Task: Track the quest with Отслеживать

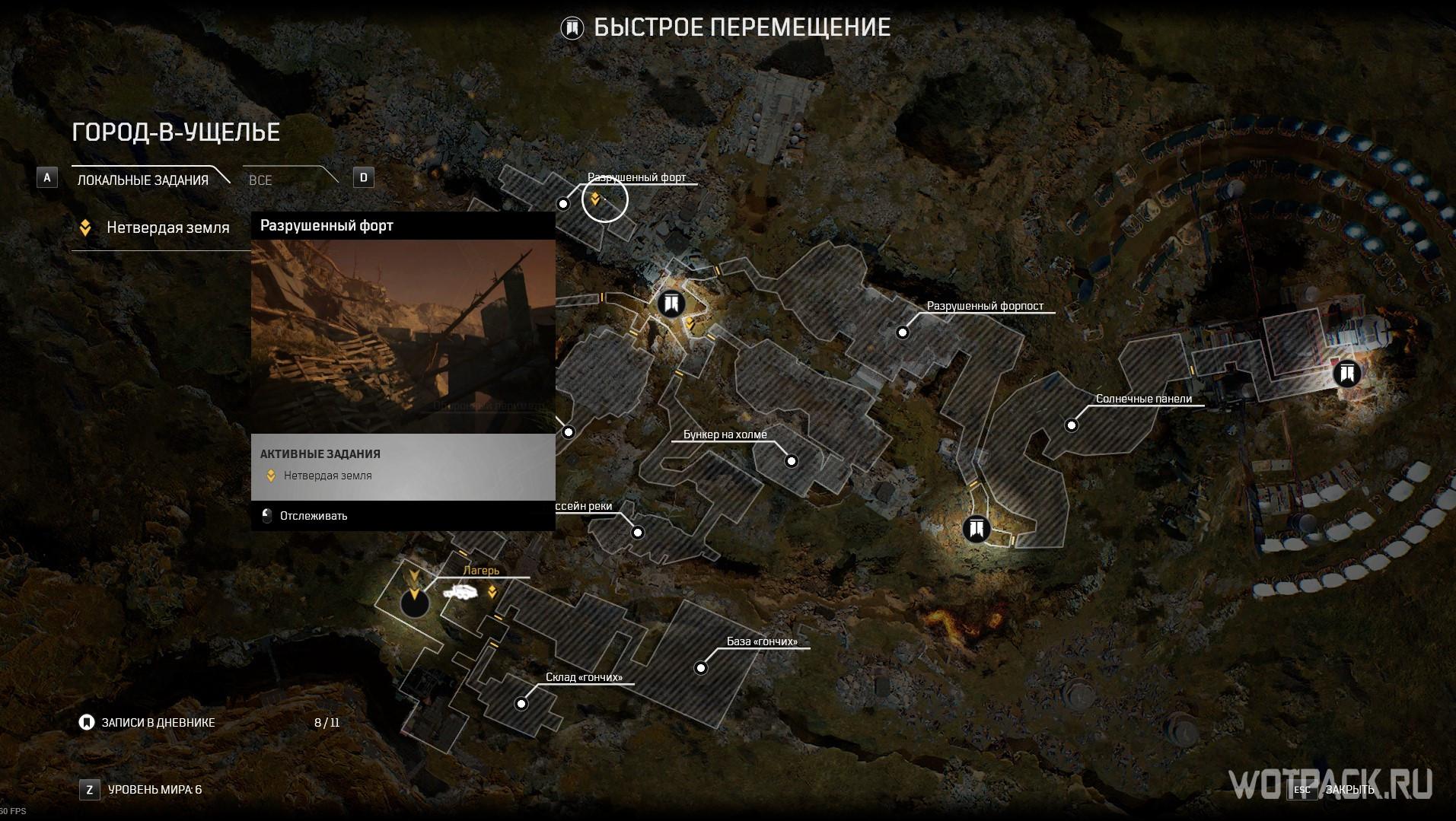Action: click(x=313, y=516)
